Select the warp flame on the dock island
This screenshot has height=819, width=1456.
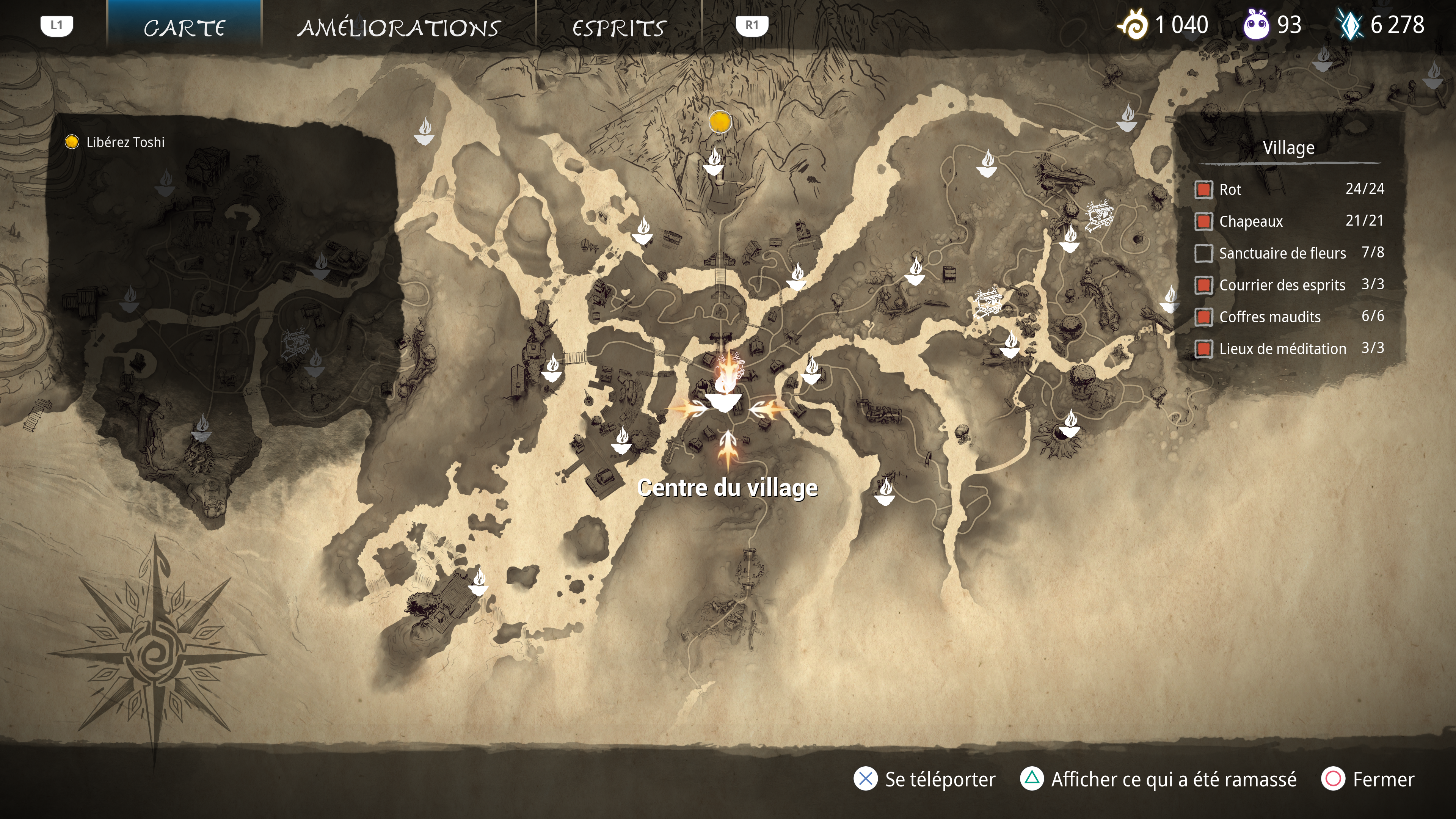(x=478, y=583)
